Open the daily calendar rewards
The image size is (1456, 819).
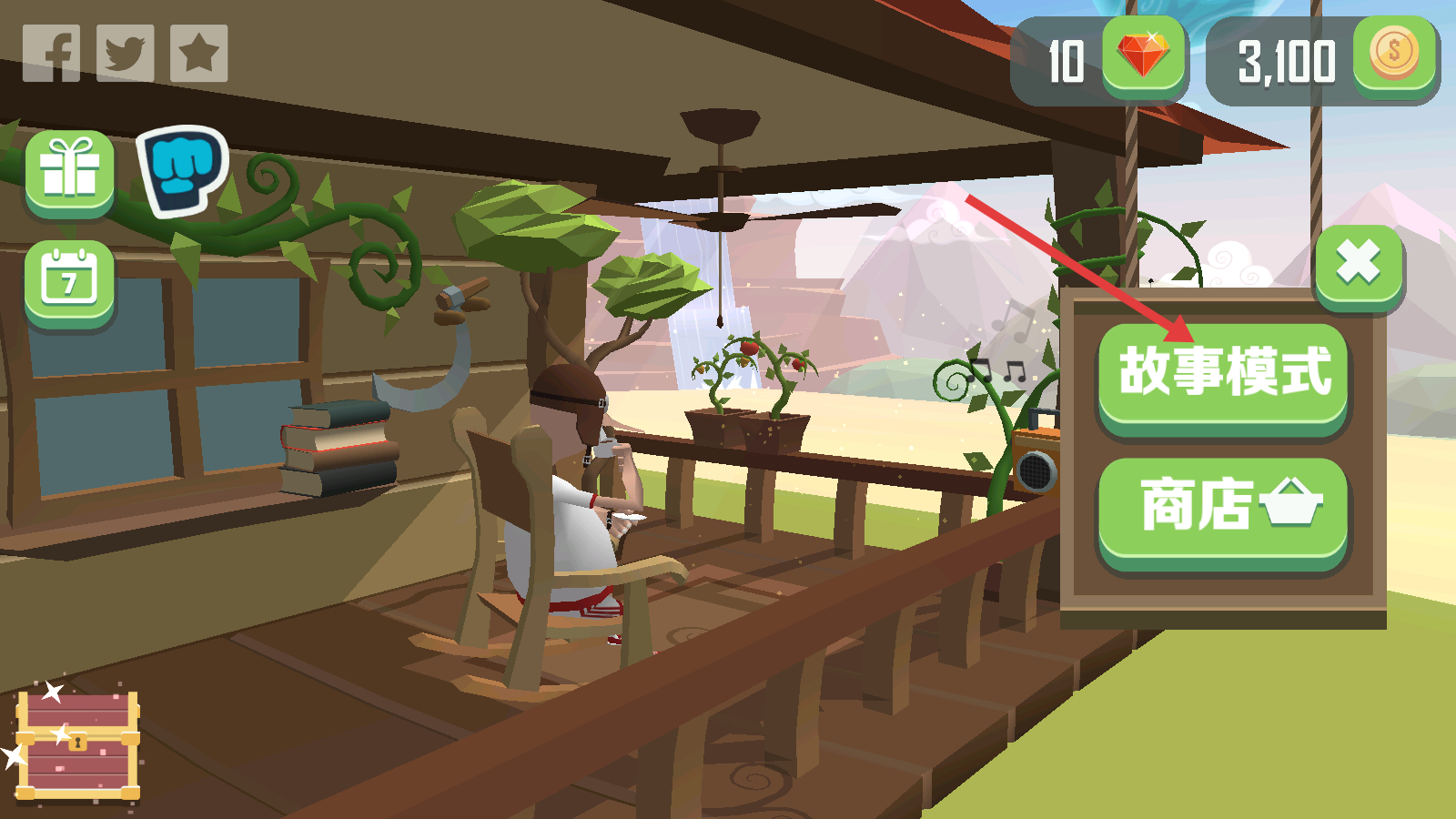tap(70, 282)
